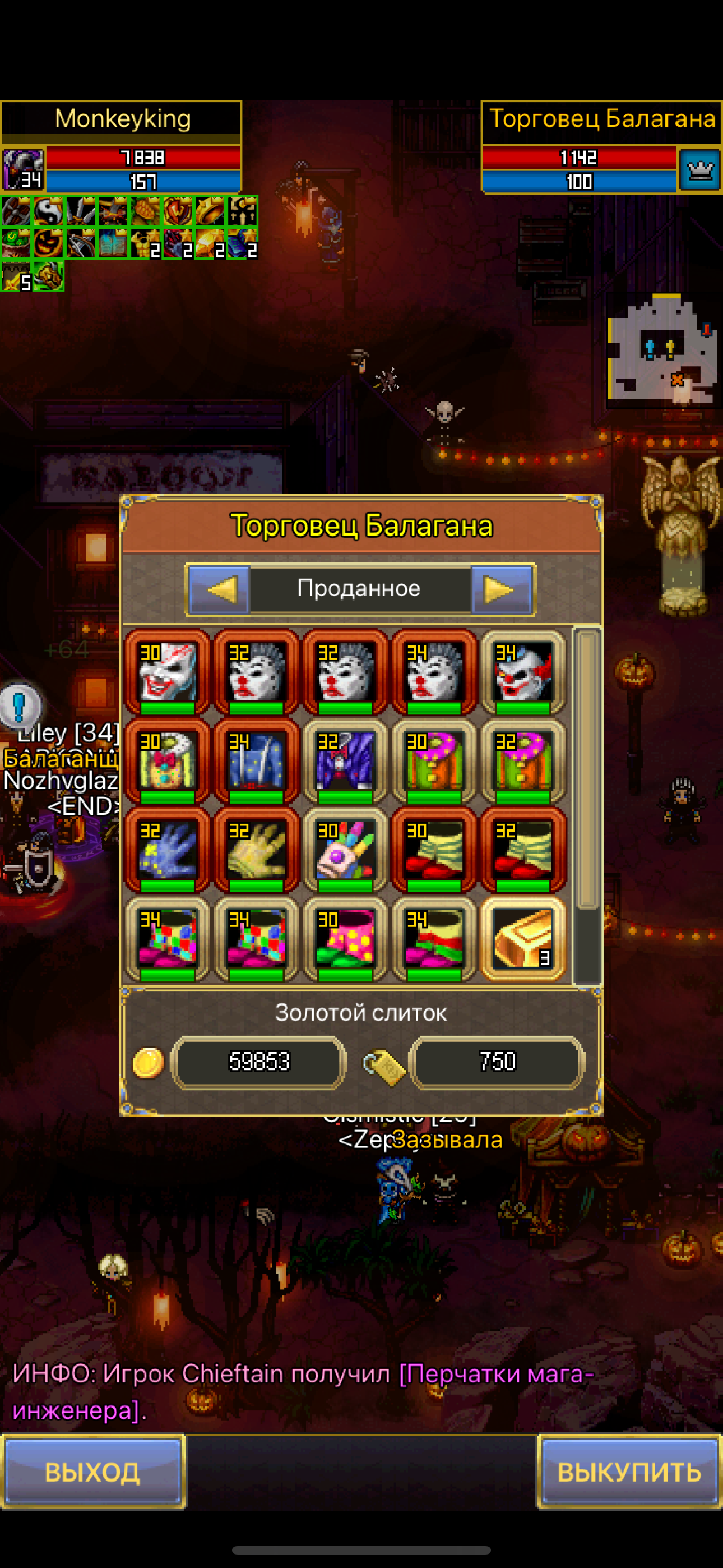Exit the merchant window with ВЫХОД
The width and height of the screenshot is (723, 1568).
point(92,1472)
